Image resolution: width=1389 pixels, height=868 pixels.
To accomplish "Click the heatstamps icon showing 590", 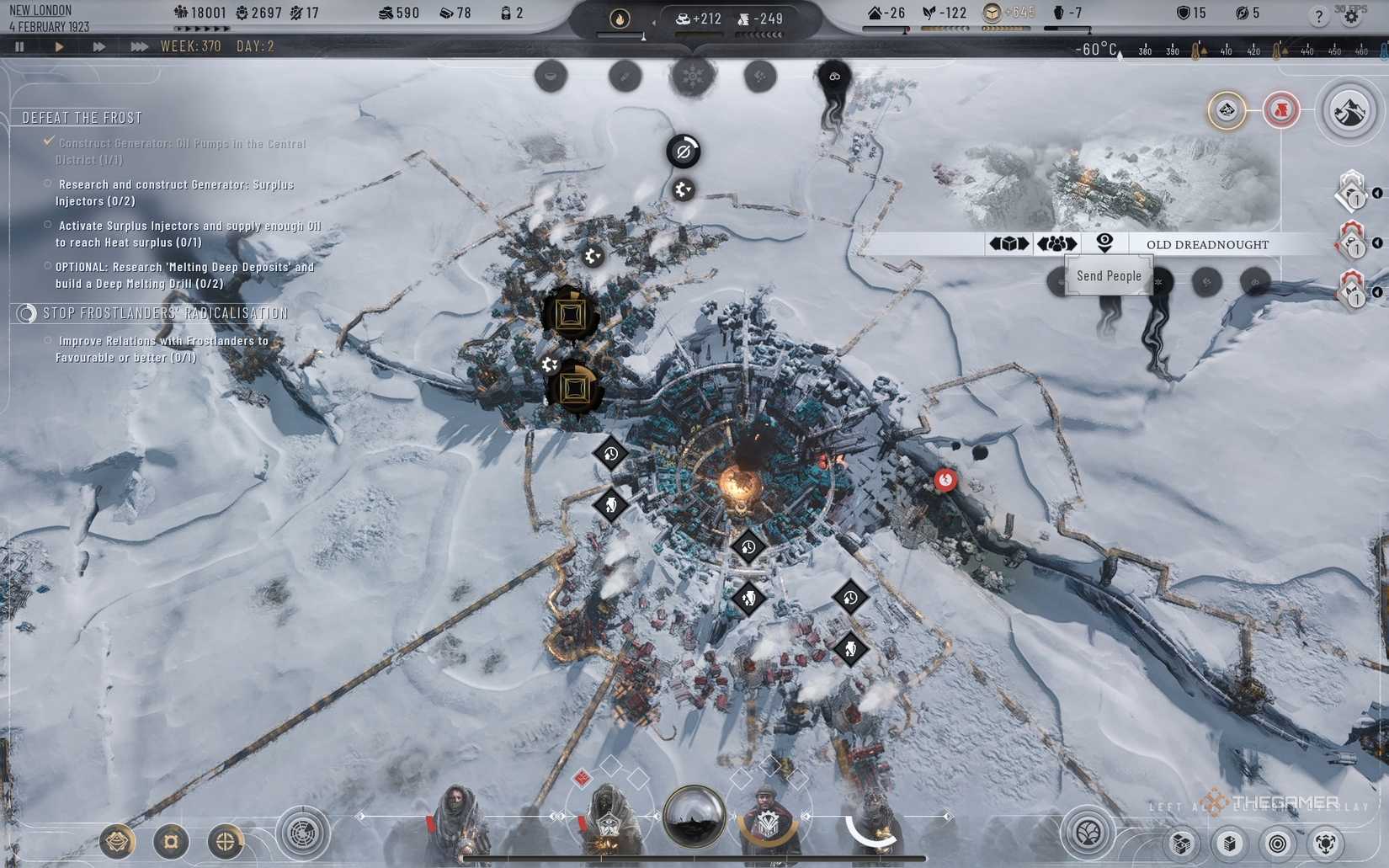I will tap(386, 13).
